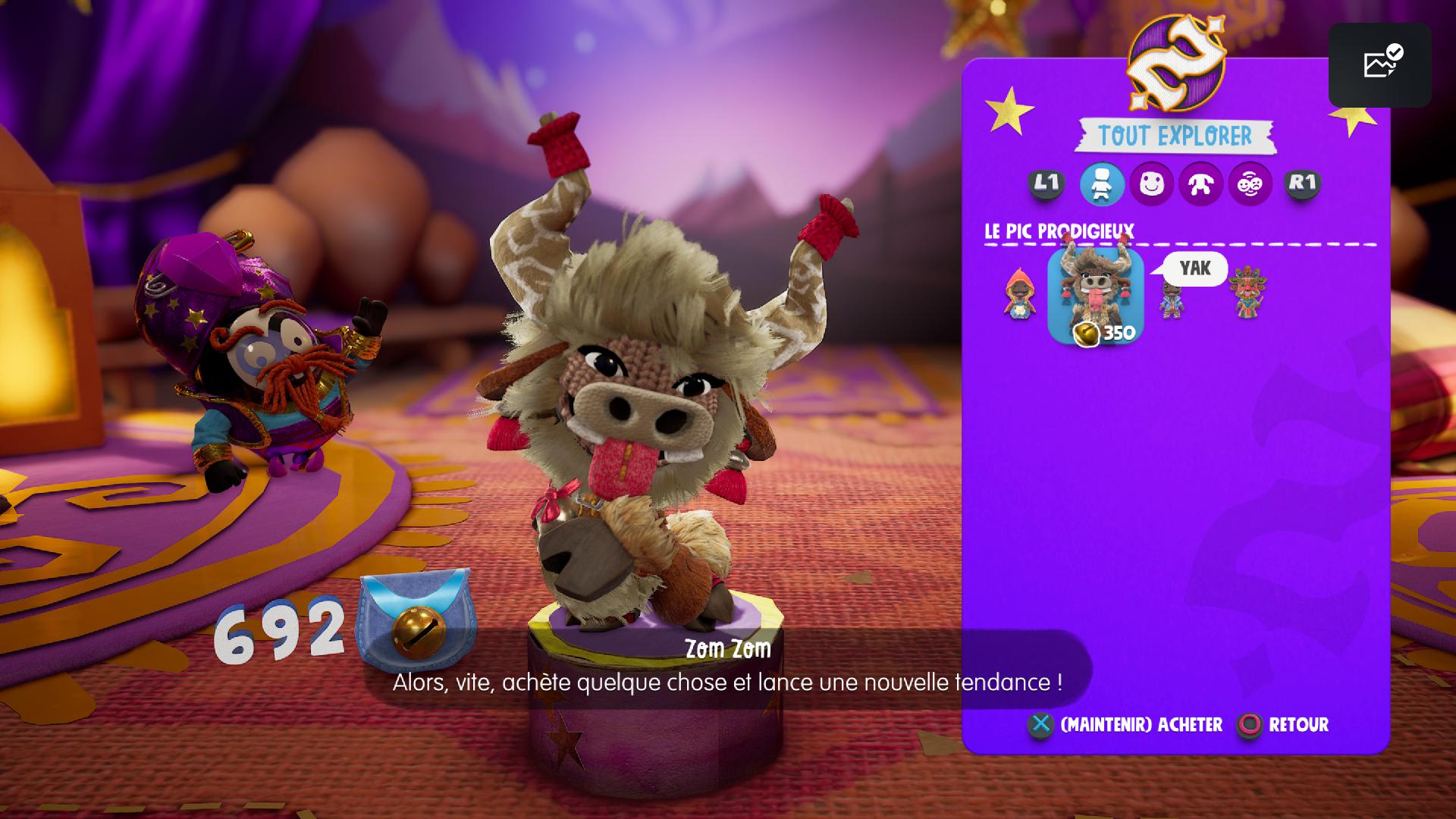Select the feathered mask costume

pyautogui.click(x=1247, y=292)
